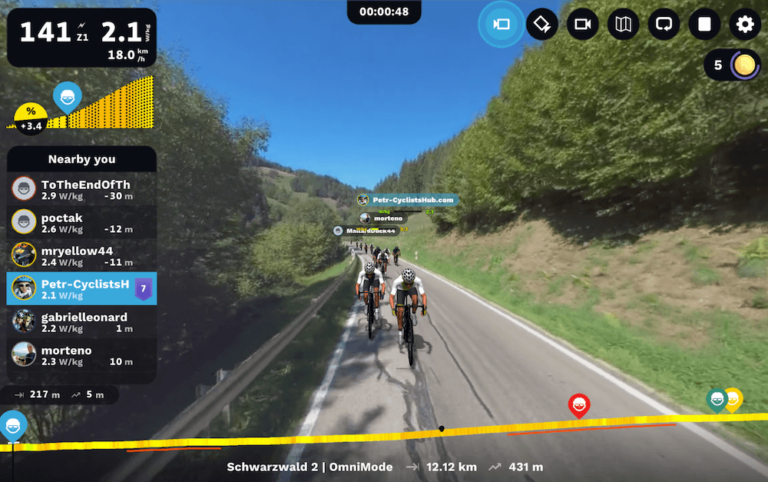
Task: Switch to the highlighted camera view button
Action: pos(501,24)
